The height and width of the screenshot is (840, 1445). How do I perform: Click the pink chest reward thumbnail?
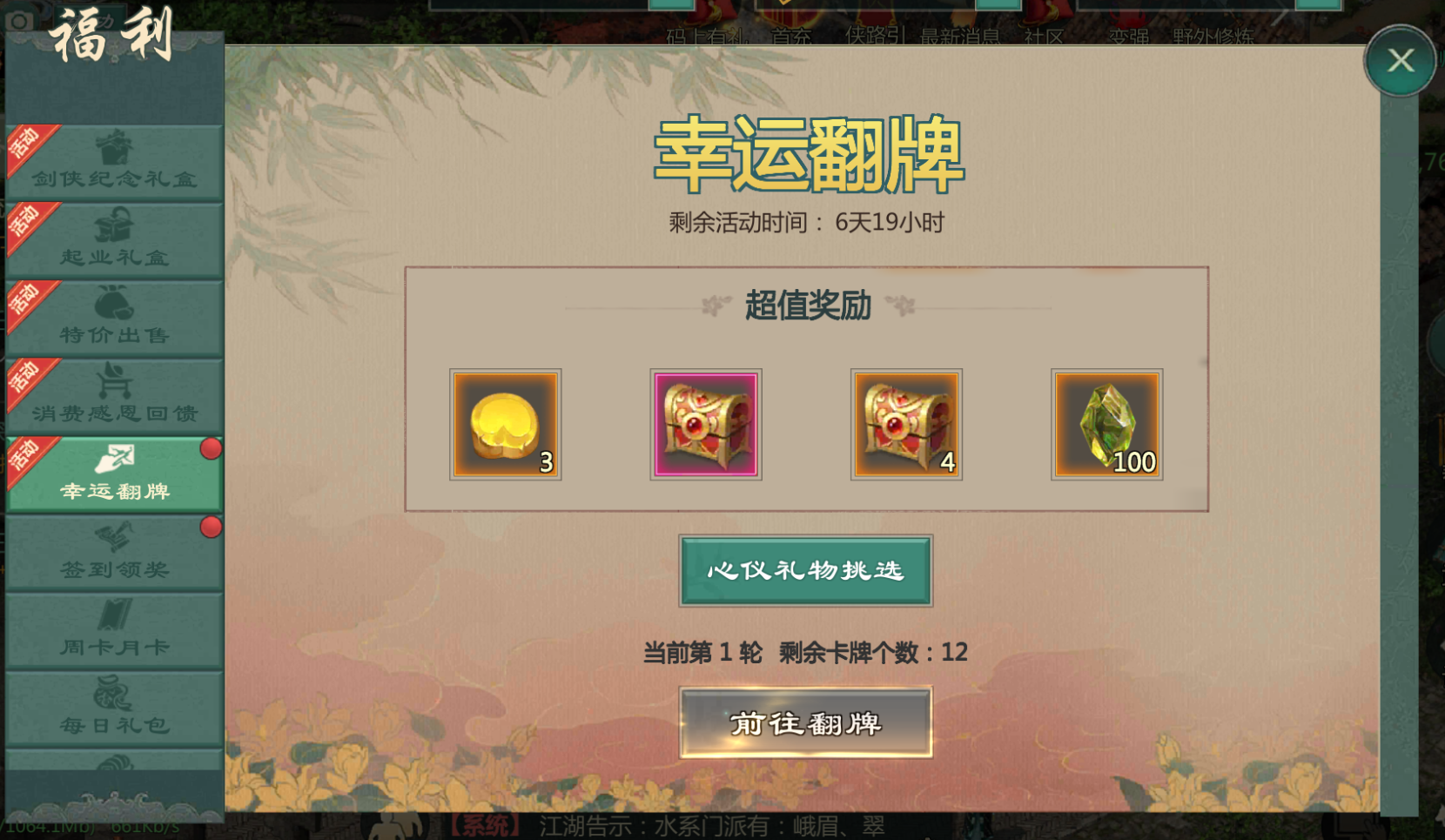point(705,424)
